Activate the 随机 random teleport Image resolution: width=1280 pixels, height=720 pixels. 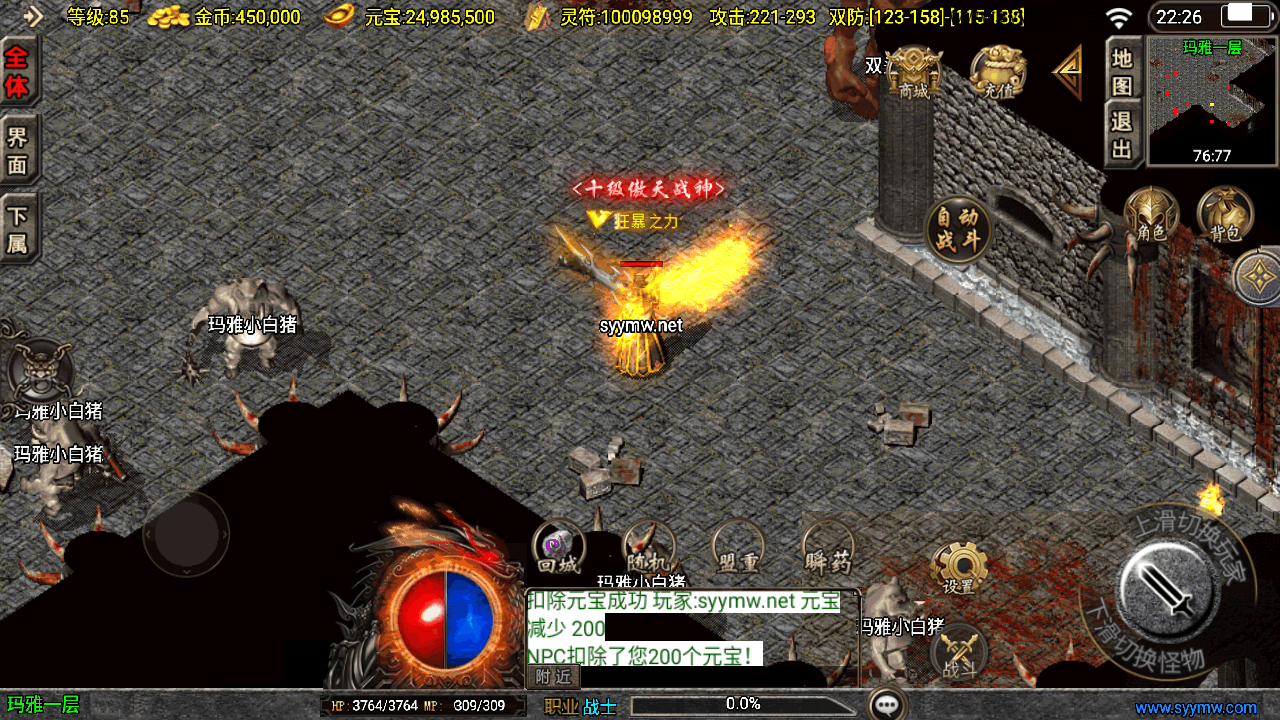(648, 549)
